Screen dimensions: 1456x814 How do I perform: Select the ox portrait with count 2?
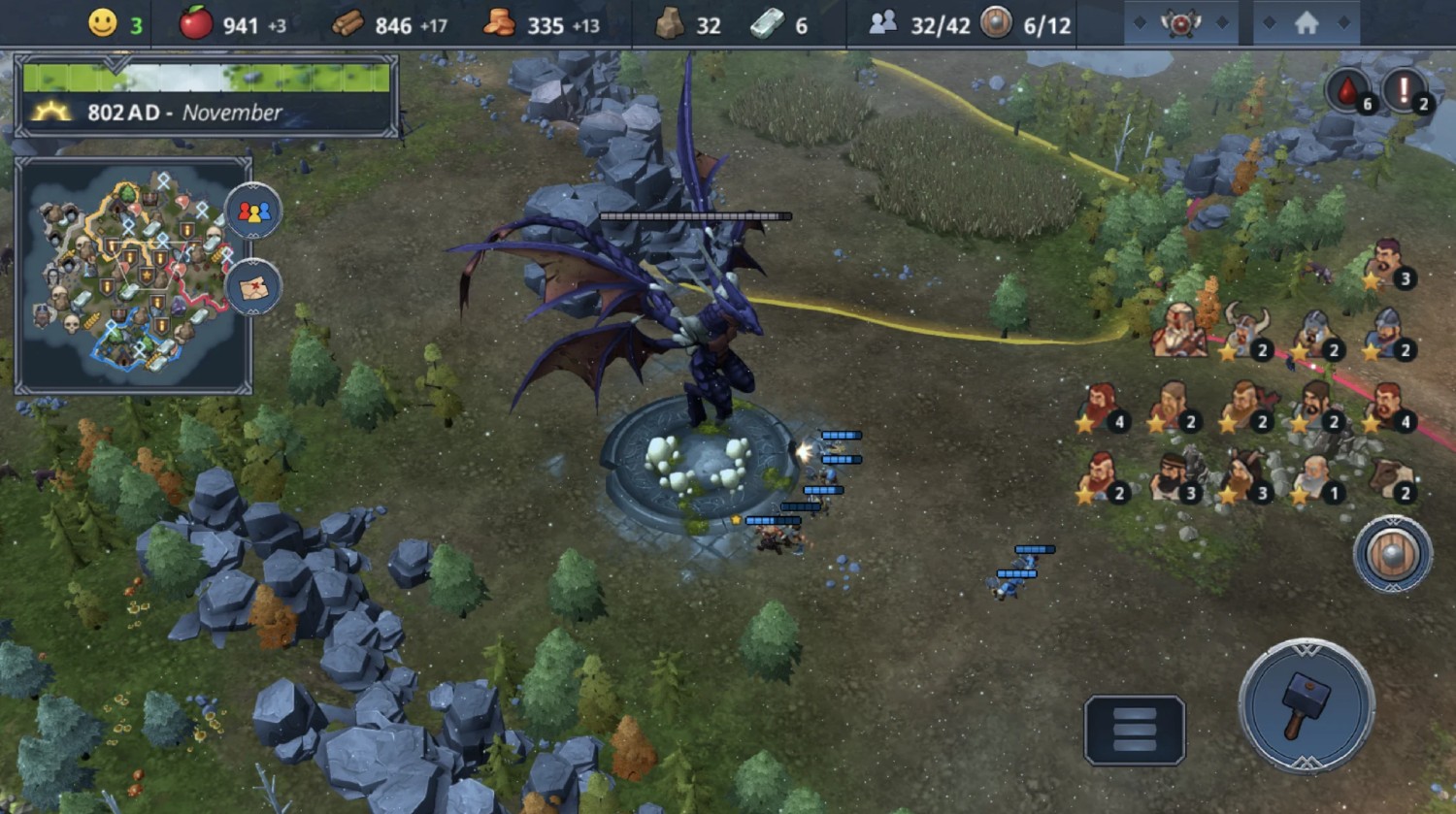pos(1390,476)
